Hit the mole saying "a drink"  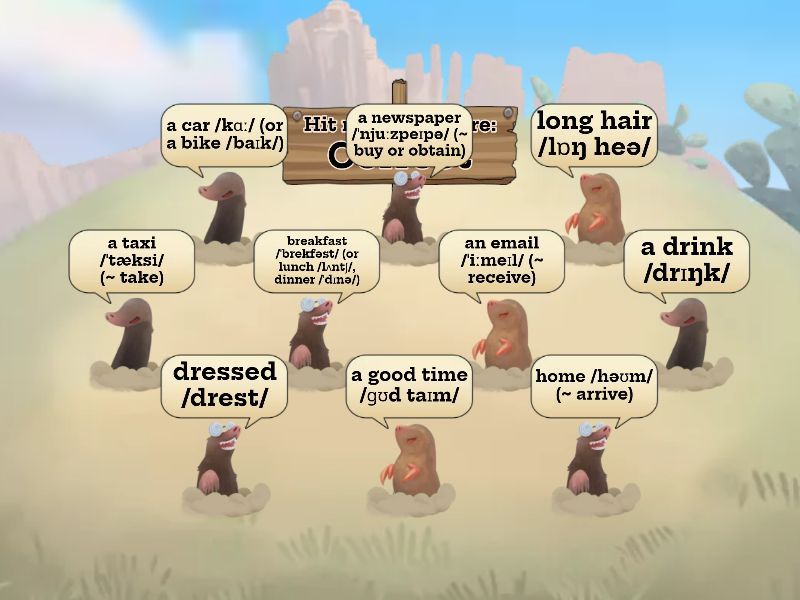(684, 337)
